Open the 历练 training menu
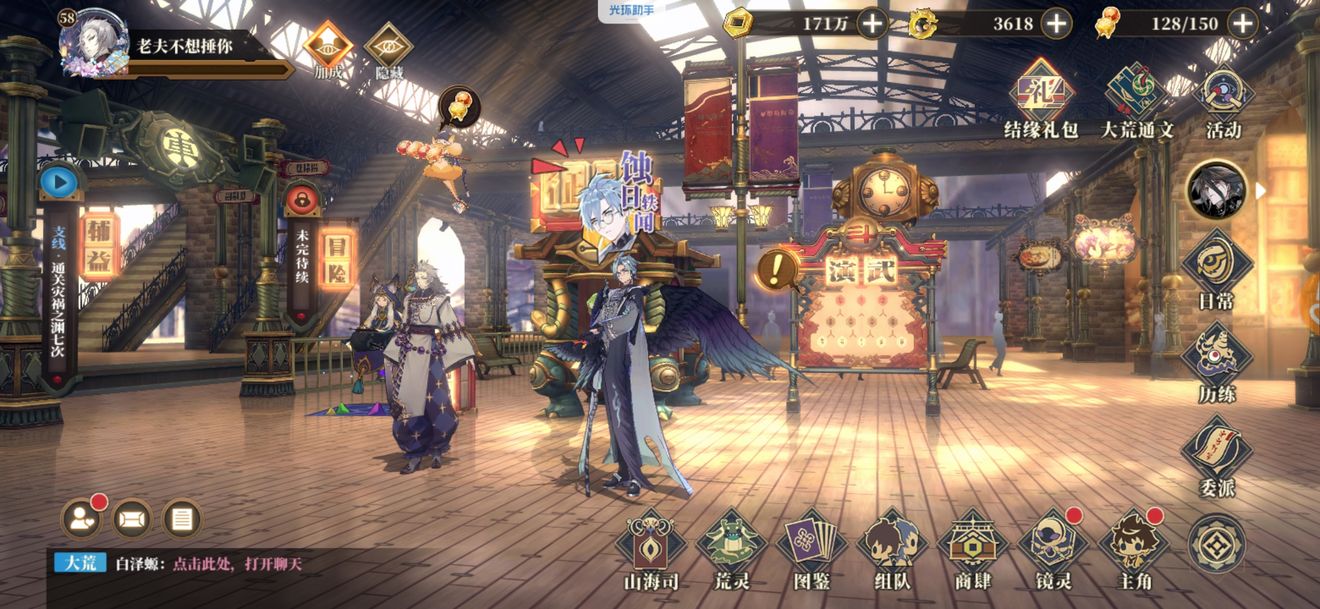Viewport: 1320px width, 609px height. tap(1216, 362)
